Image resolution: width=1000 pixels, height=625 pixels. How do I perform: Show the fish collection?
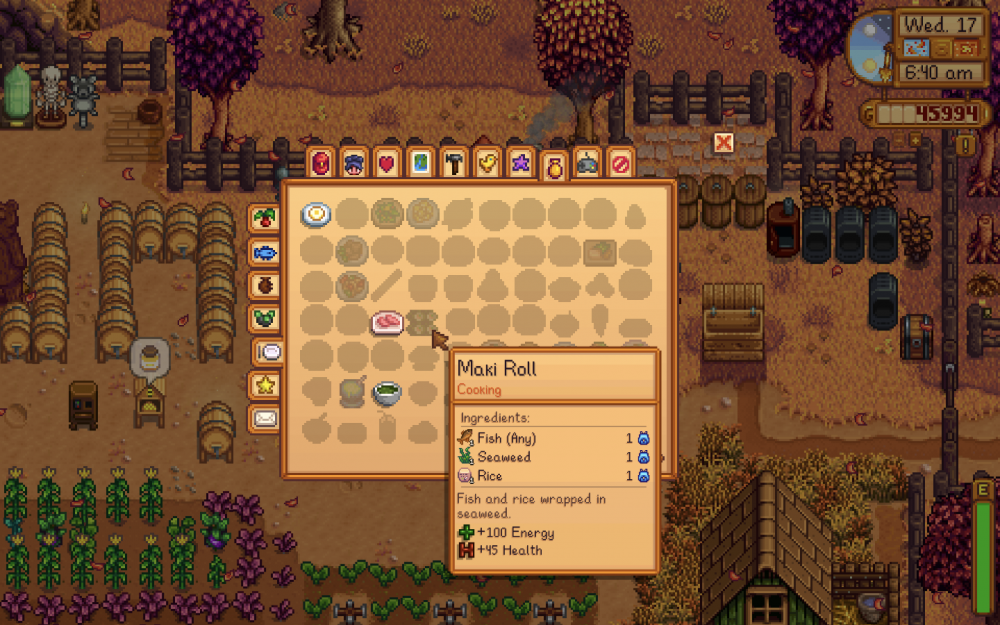click(x=265, y=251)
